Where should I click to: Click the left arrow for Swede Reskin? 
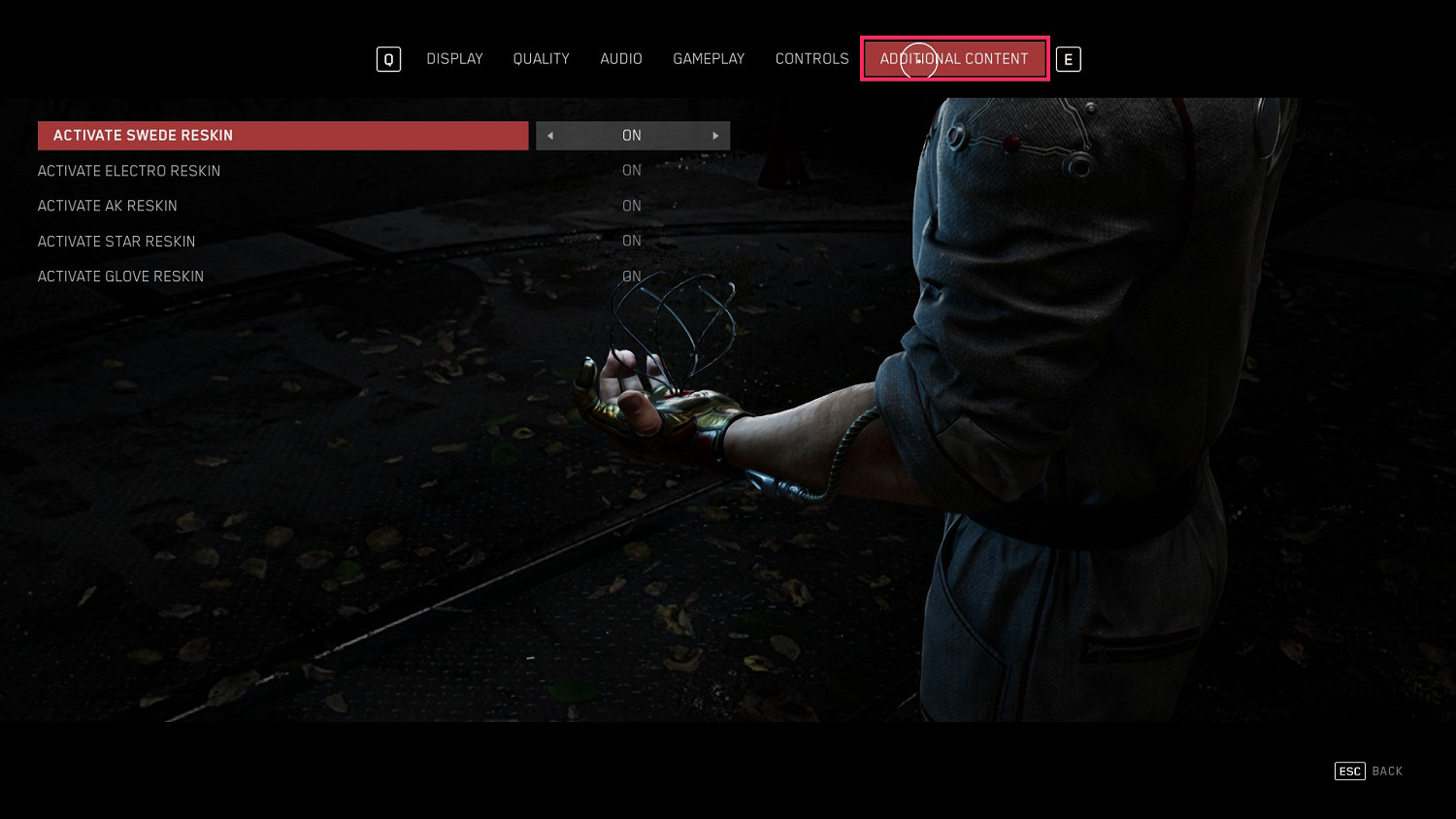(x=550, y=136)
